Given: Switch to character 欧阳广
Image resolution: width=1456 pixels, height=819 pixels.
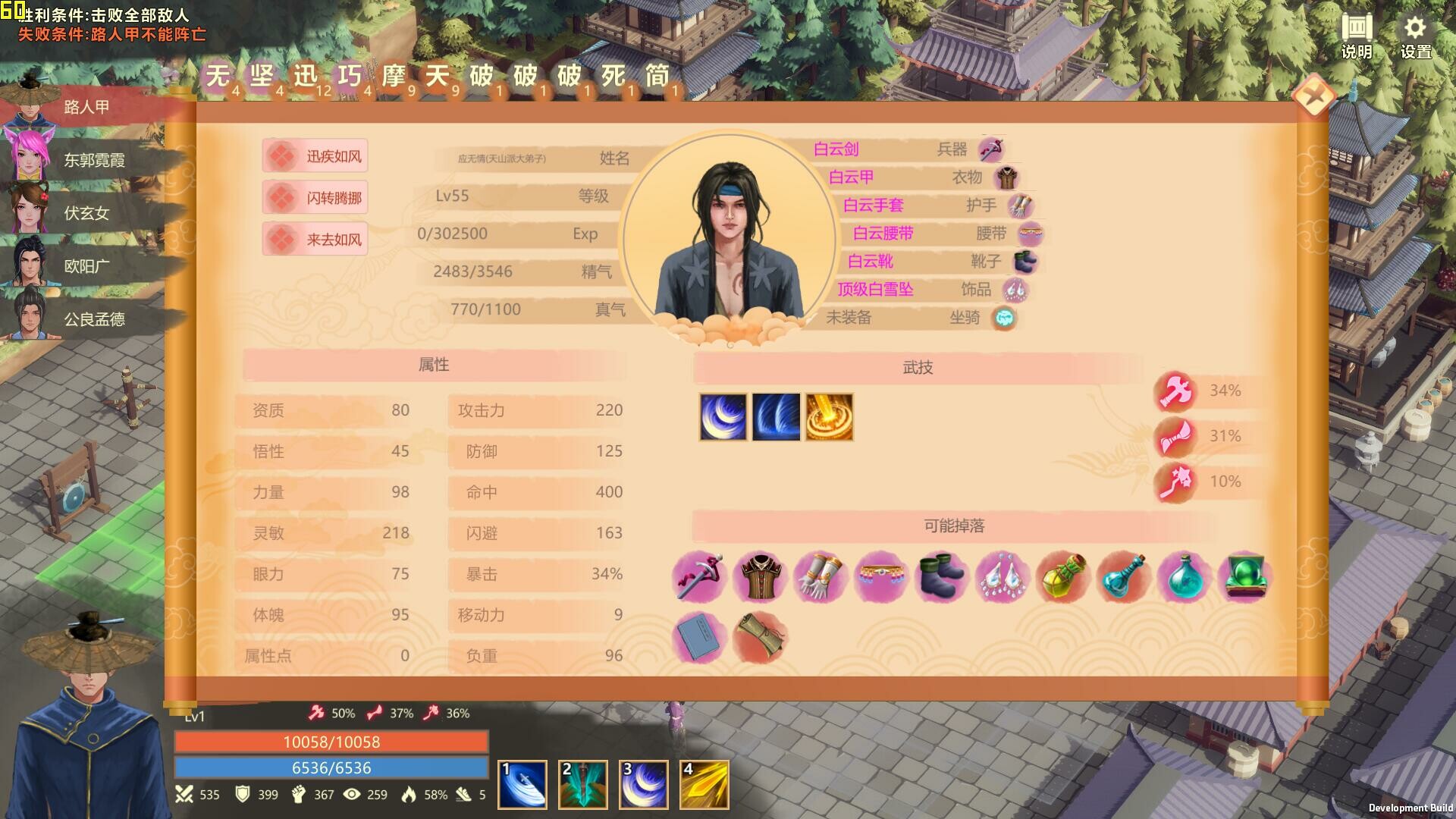Looking at the screenshot, I should 86,266.
